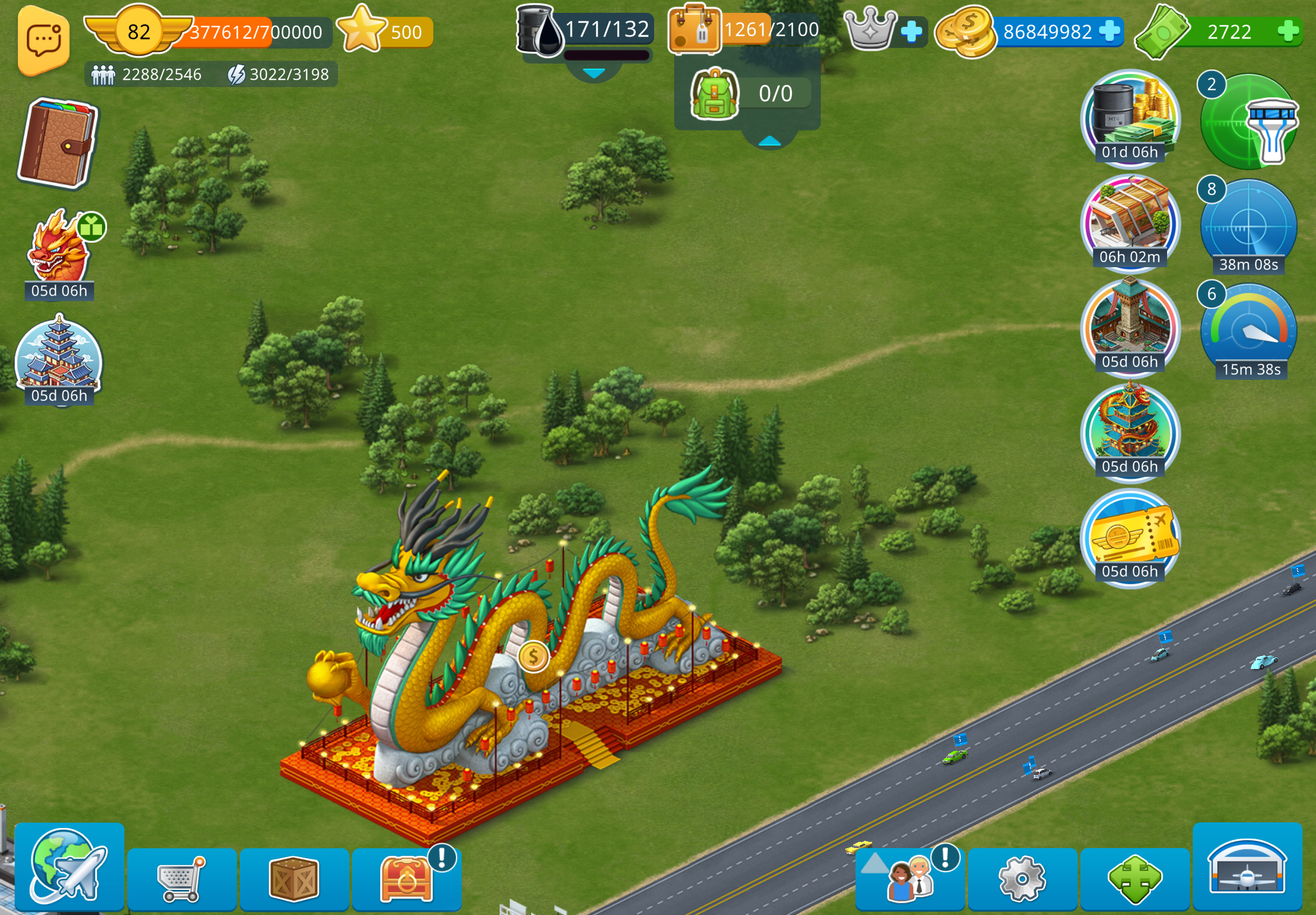The height and width of the screenshot is (915, 1316).
Task: Open the airplane hangar button
Action: click(x=1247, y=866)
